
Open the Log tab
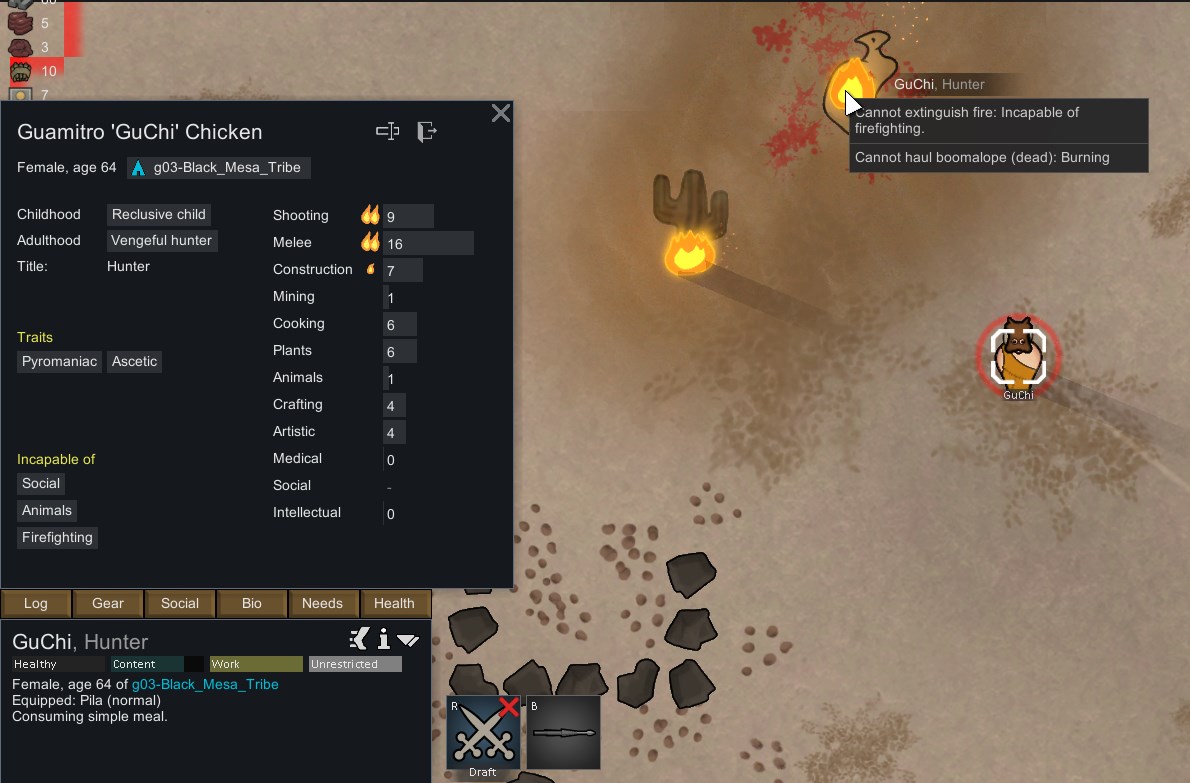coord(36,604)
